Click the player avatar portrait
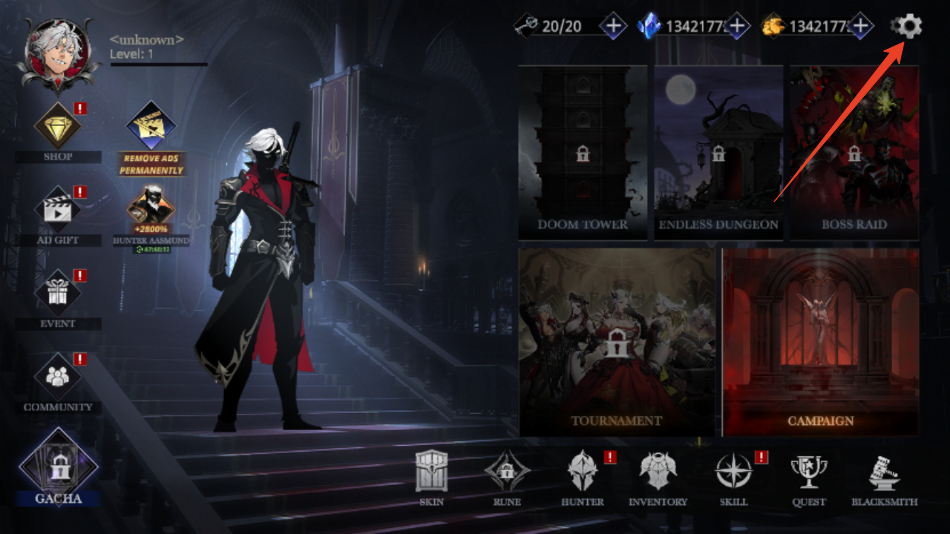Image resolution: width=950 pixels, height=534 pixels. coord(57,56)
